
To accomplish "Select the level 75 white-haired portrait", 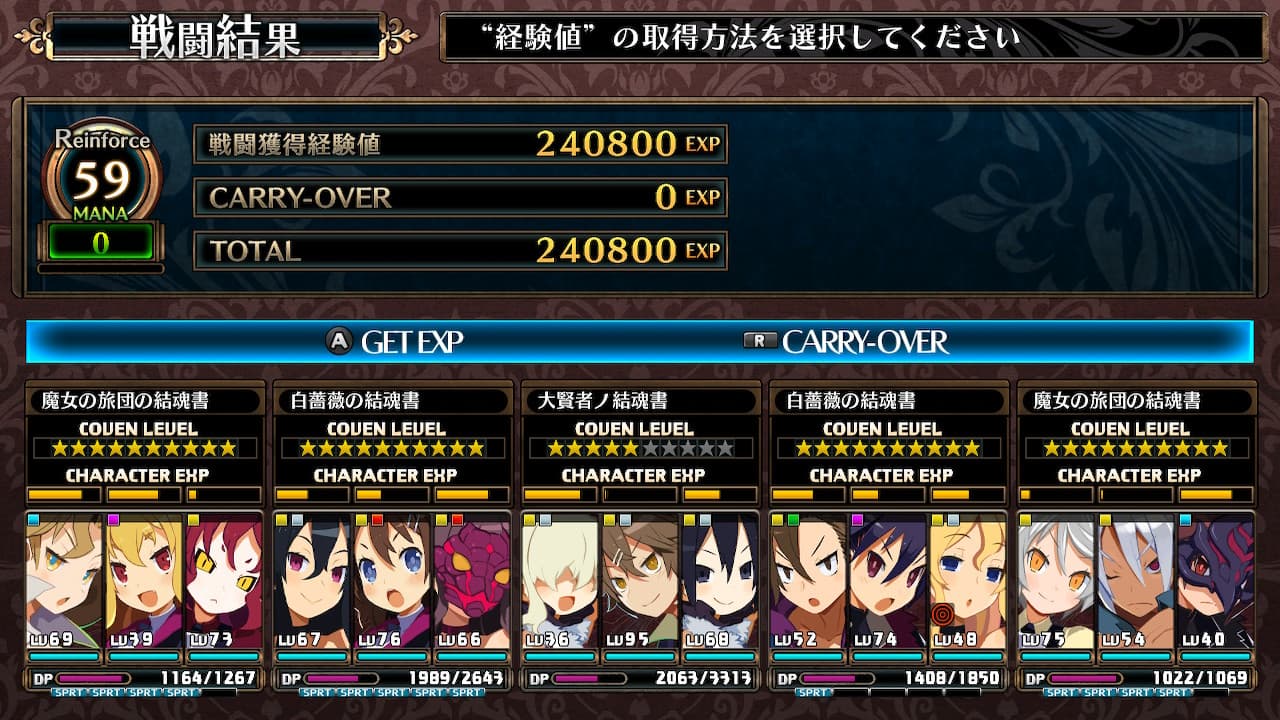I will [1056, 580].
